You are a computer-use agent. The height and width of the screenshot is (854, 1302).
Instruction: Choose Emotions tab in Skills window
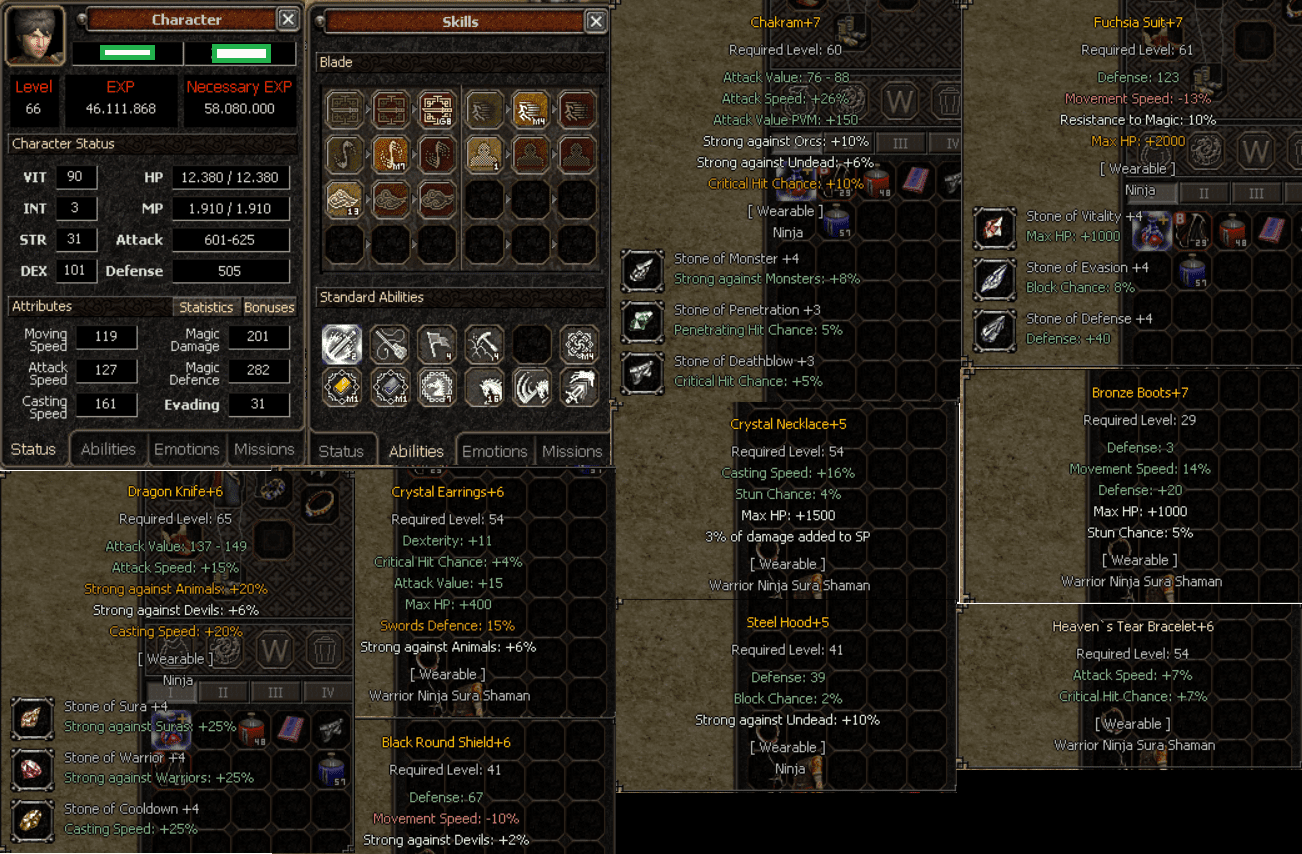(494, 451)
